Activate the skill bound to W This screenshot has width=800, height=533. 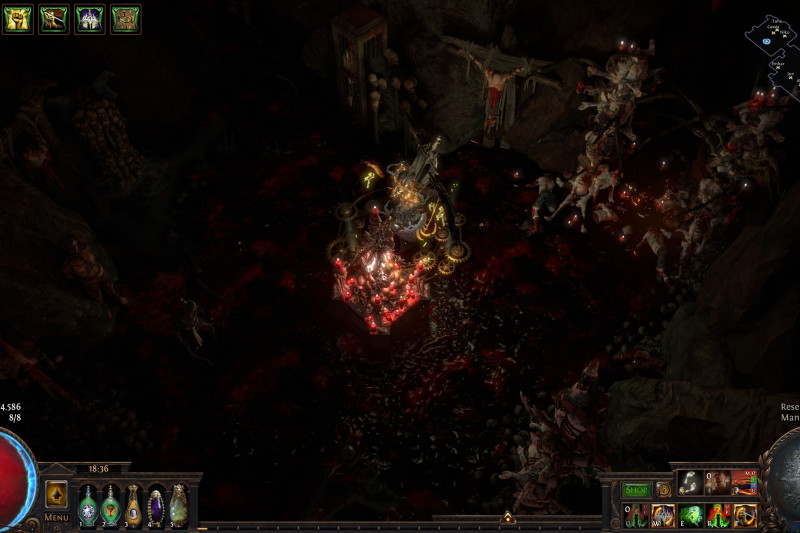pyautogui.click(x=663, y=515)
